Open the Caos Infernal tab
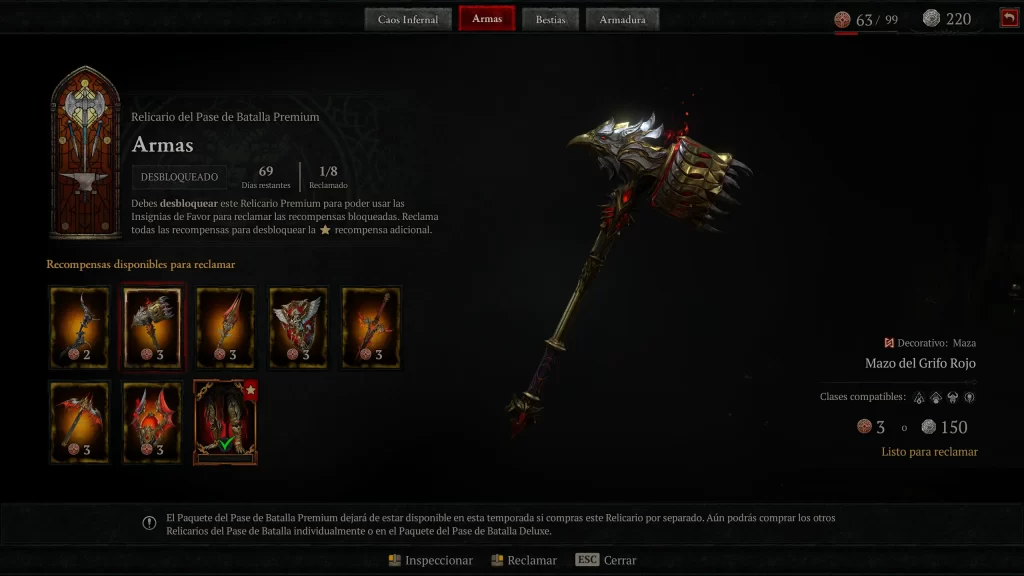 (408, 19)
